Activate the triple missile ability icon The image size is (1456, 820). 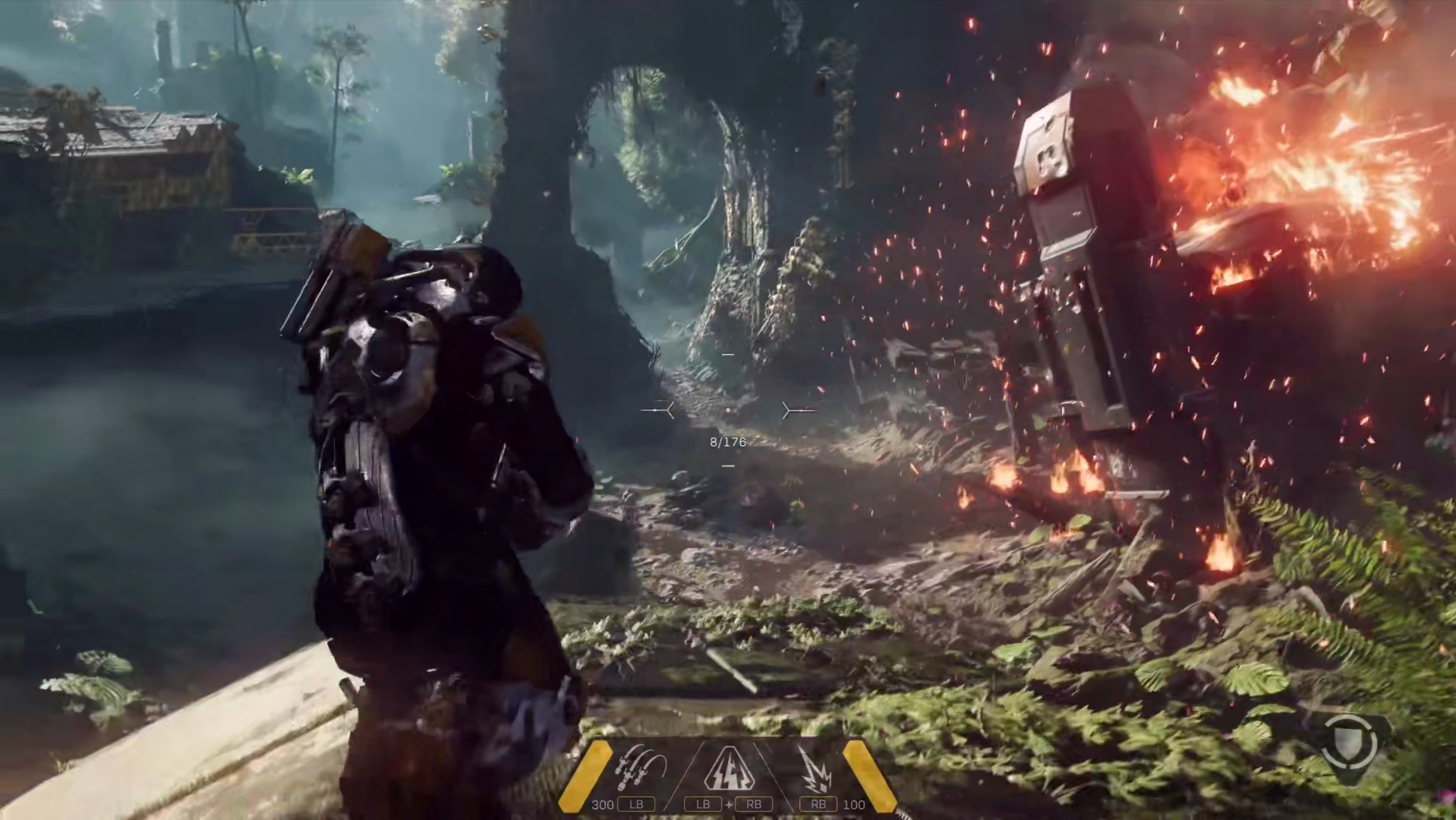pos(641,768)
